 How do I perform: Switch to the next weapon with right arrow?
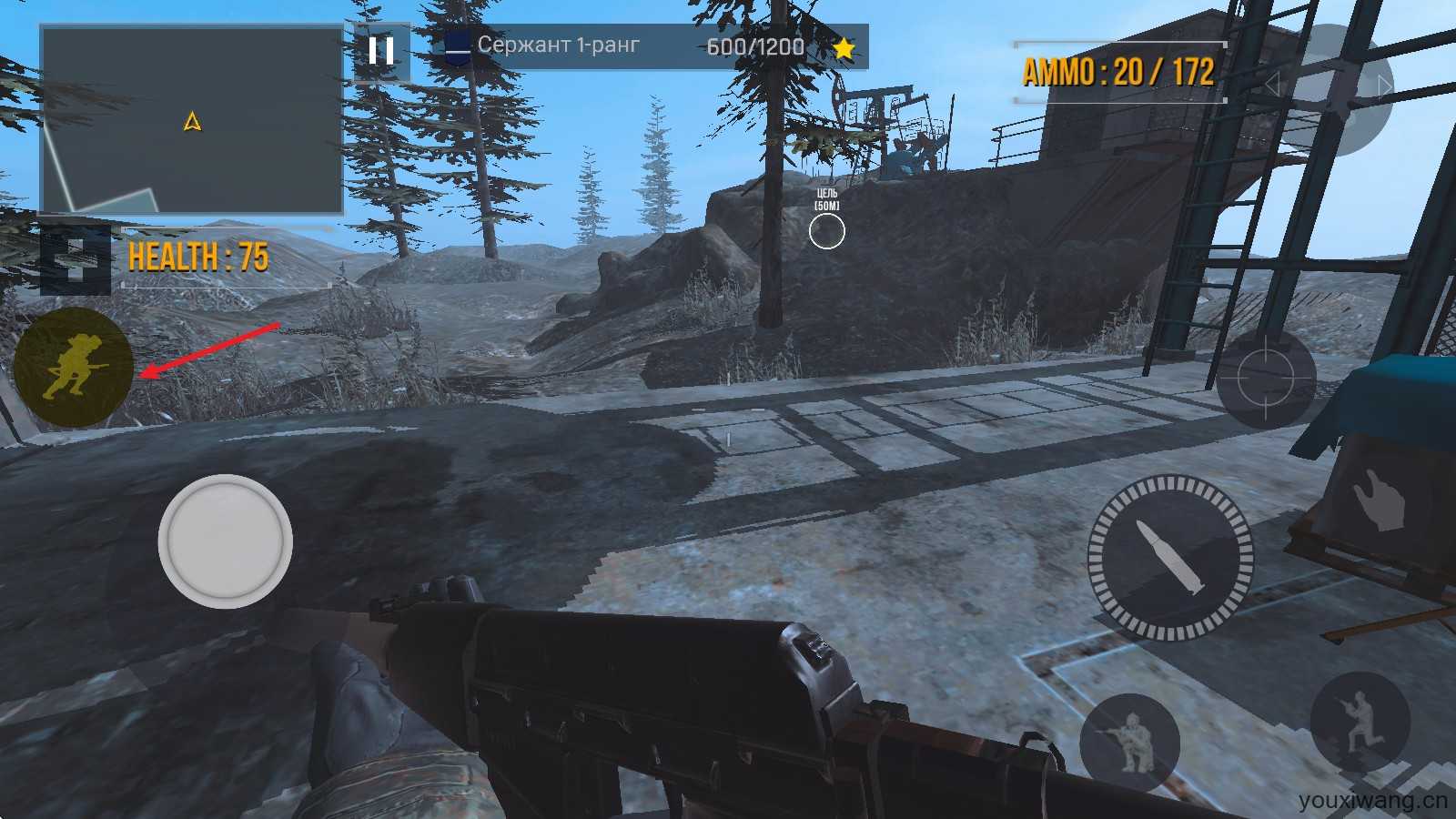(1384, 86)
